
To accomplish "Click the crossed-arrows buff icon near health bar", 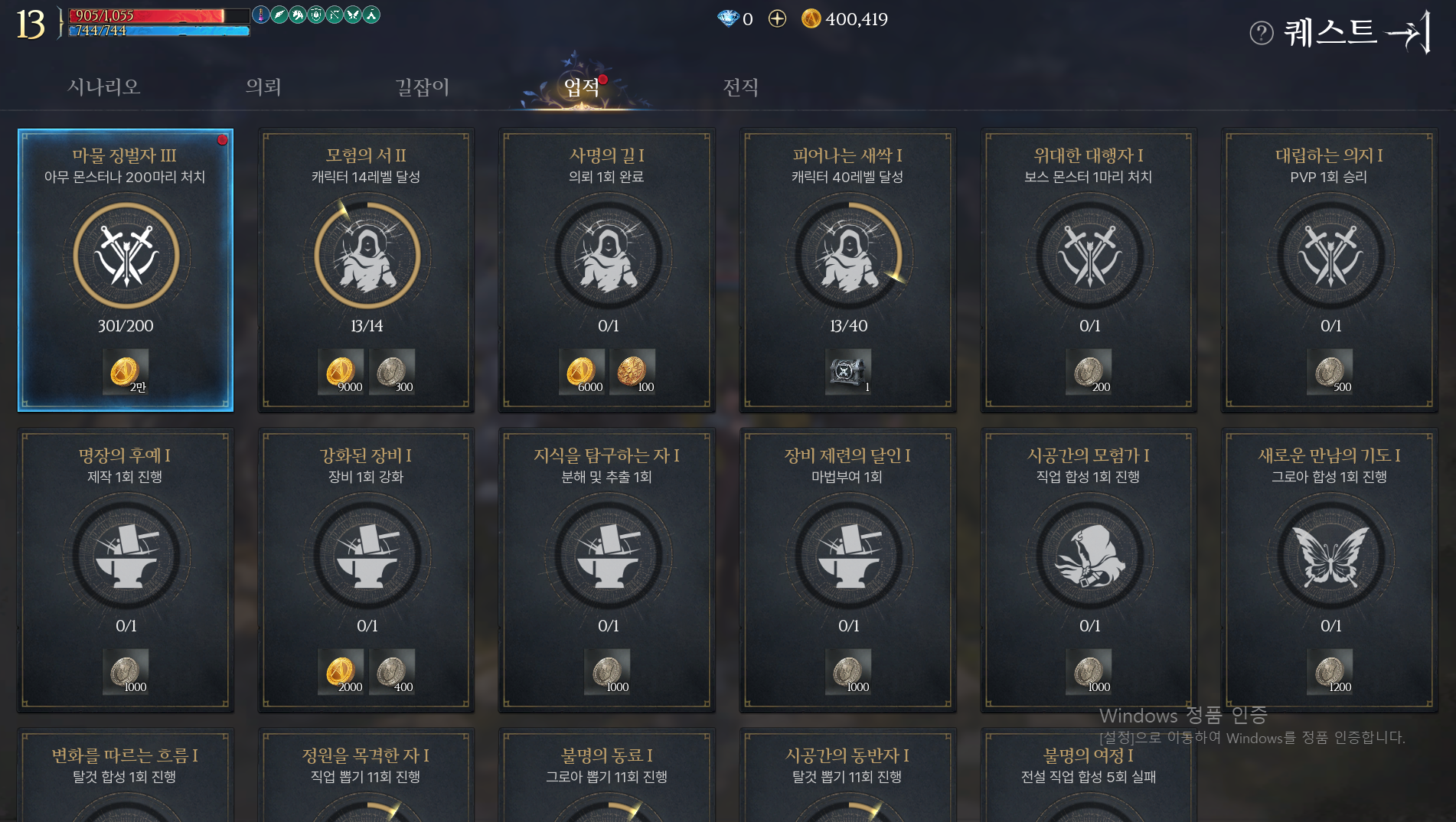I will (x=334, y=14).
